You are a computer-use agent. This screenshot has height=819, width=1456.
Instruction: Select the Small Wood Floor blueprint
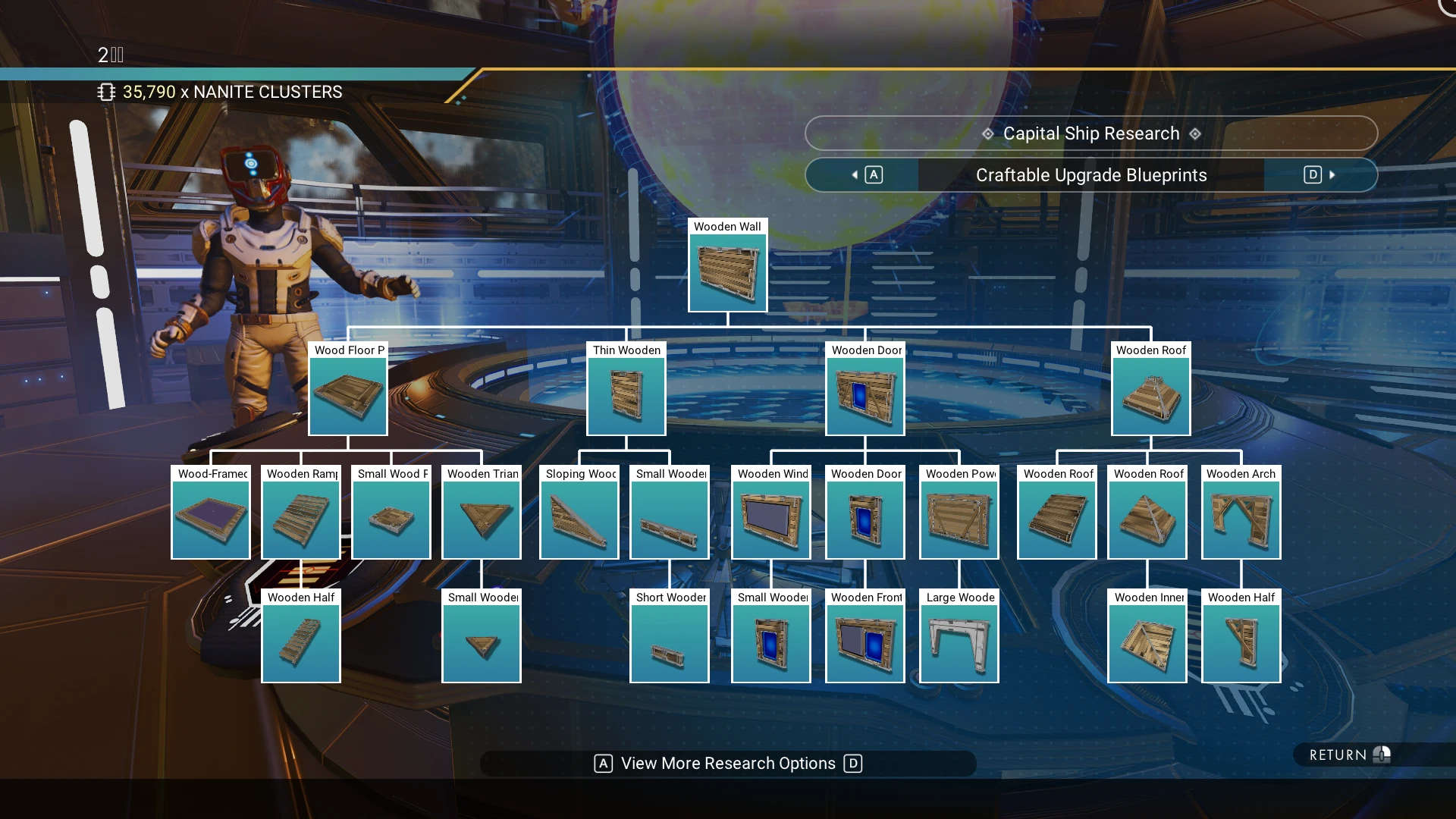[391, 519]
